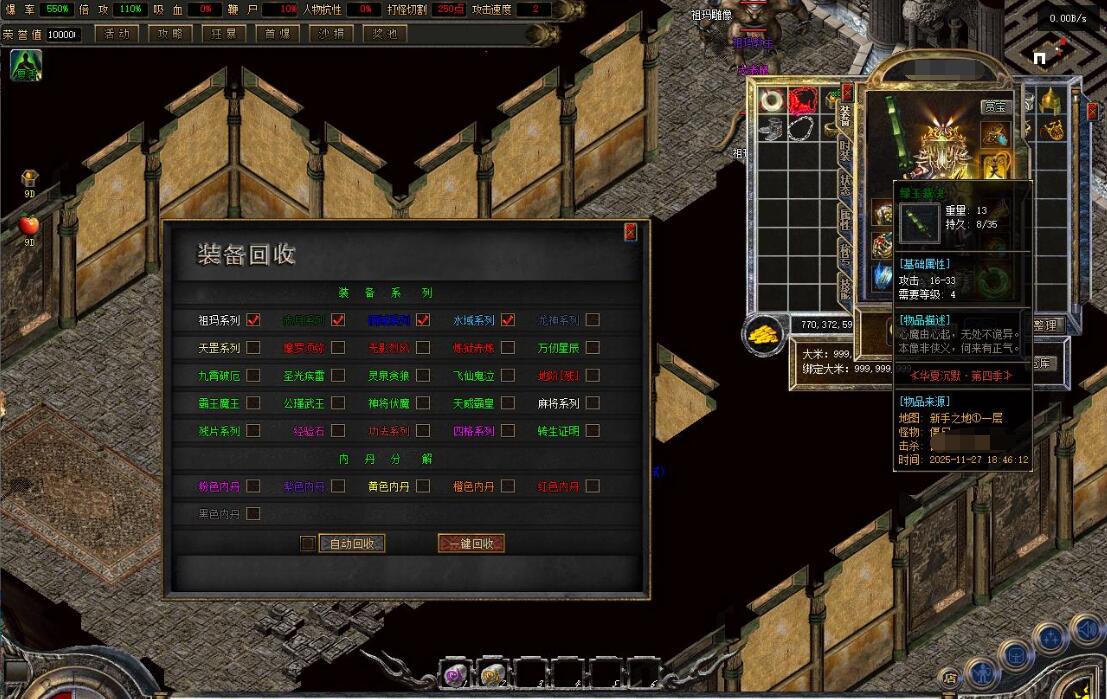Click the green silhouette buff icon
Viewport: 1107px width, 699px height.
[x=25, y=66]
